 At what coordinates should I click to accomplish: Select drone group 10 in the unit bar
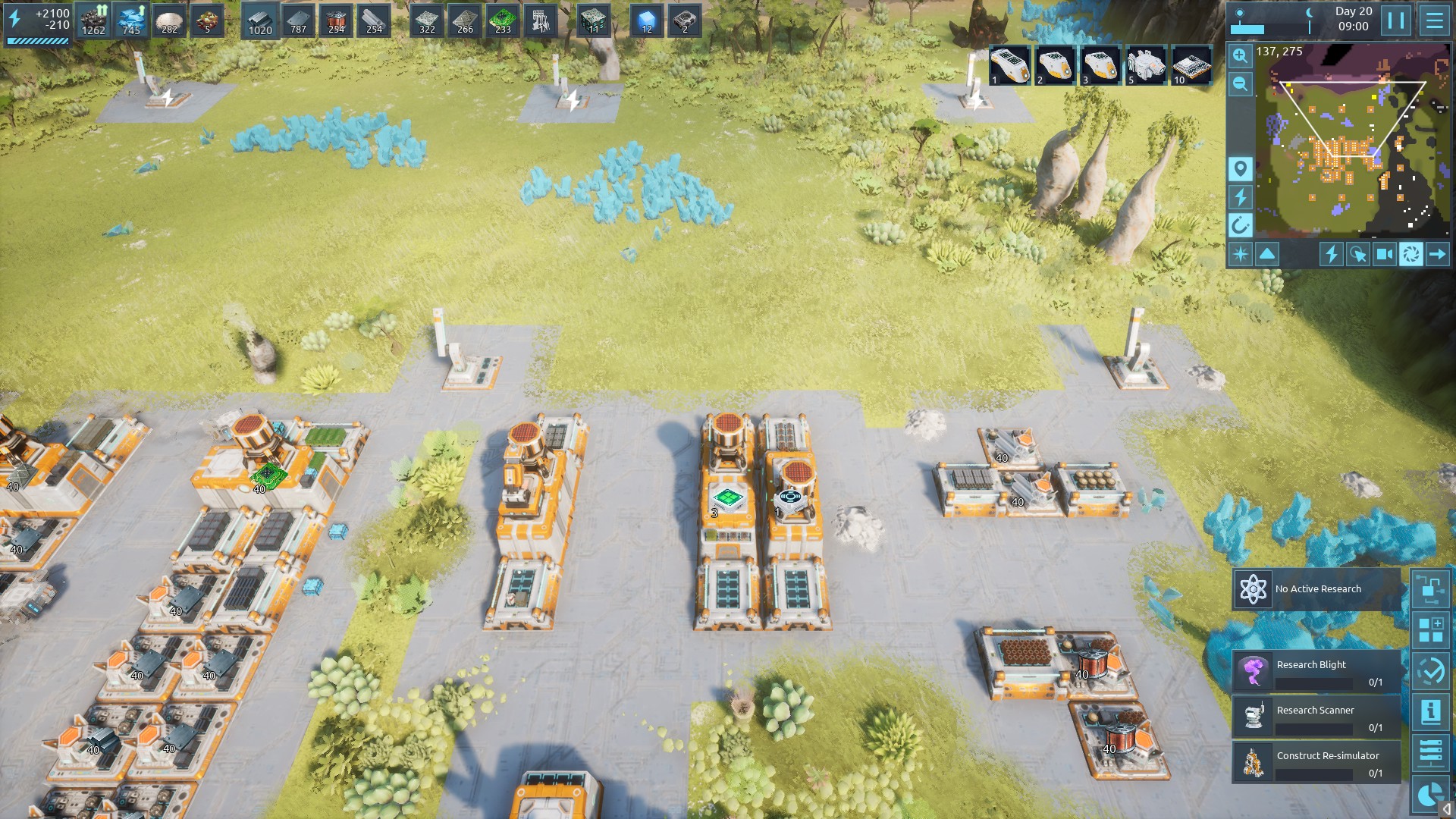tap(1191, 65)
